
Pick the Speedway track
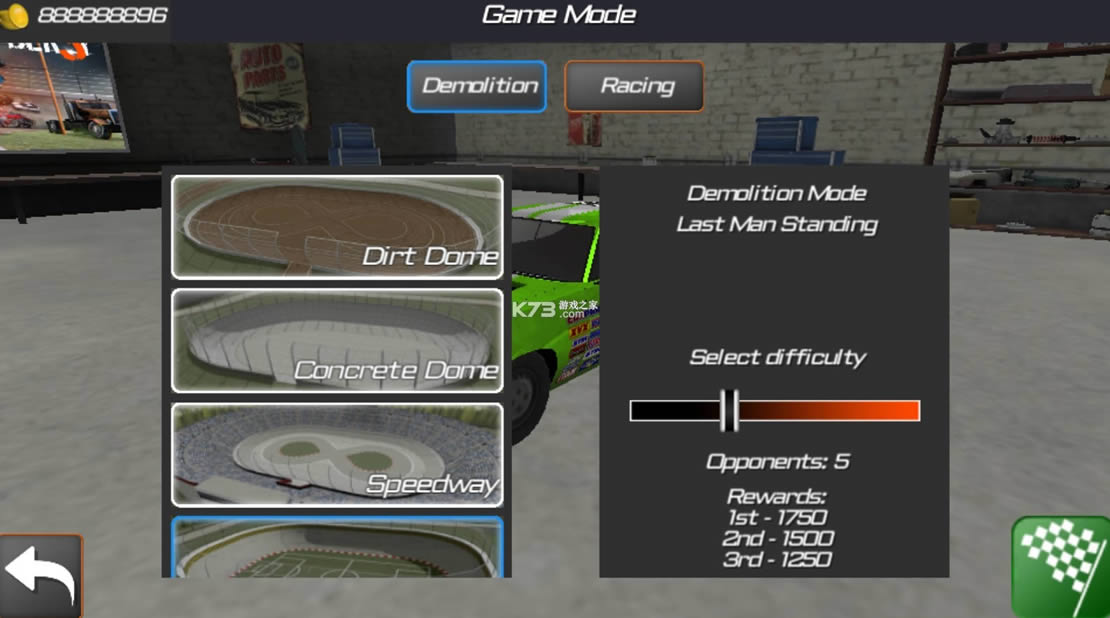337,454
